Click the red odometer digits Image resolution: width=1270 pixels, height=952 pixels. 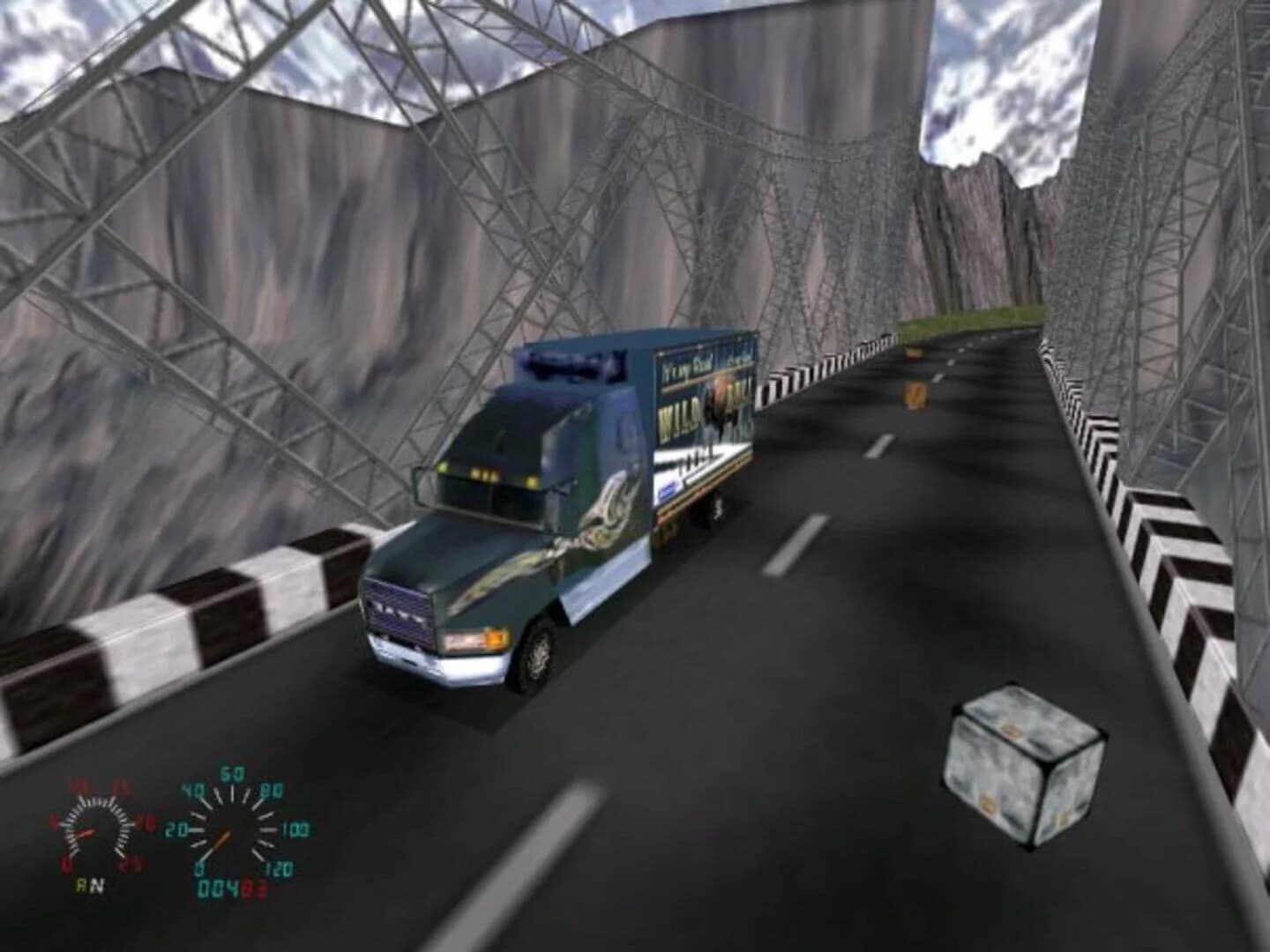pos(255,885)
